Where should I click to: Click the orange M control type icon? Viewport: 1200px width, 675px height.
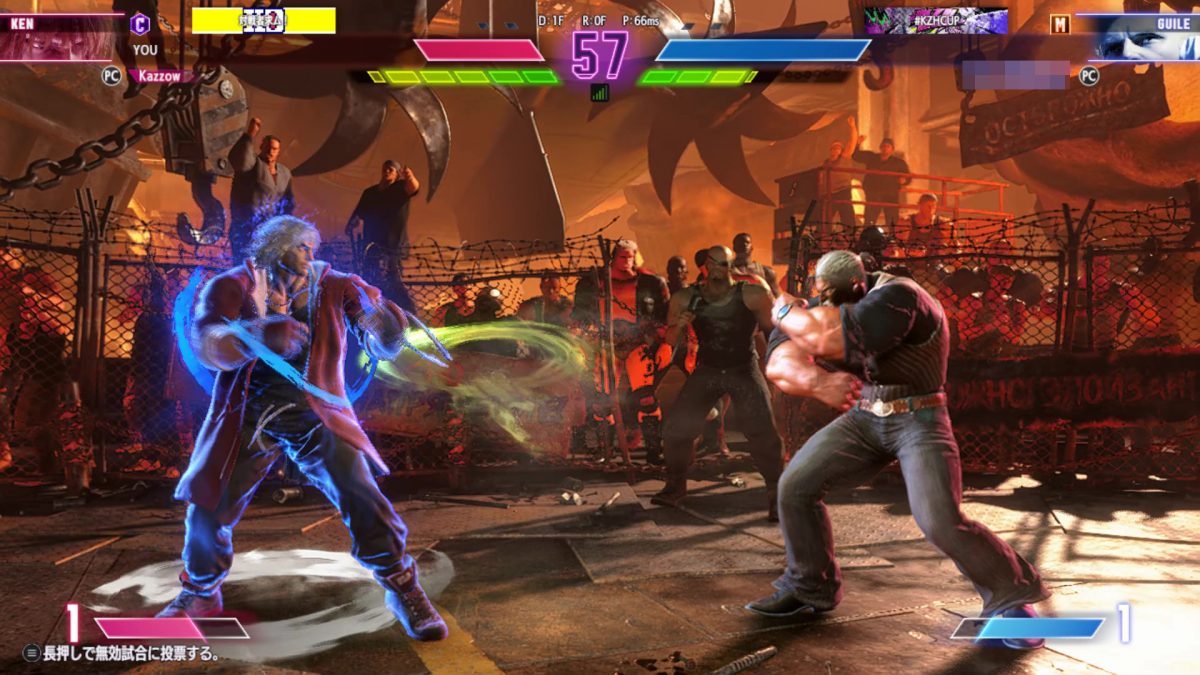pos(1059,24)
